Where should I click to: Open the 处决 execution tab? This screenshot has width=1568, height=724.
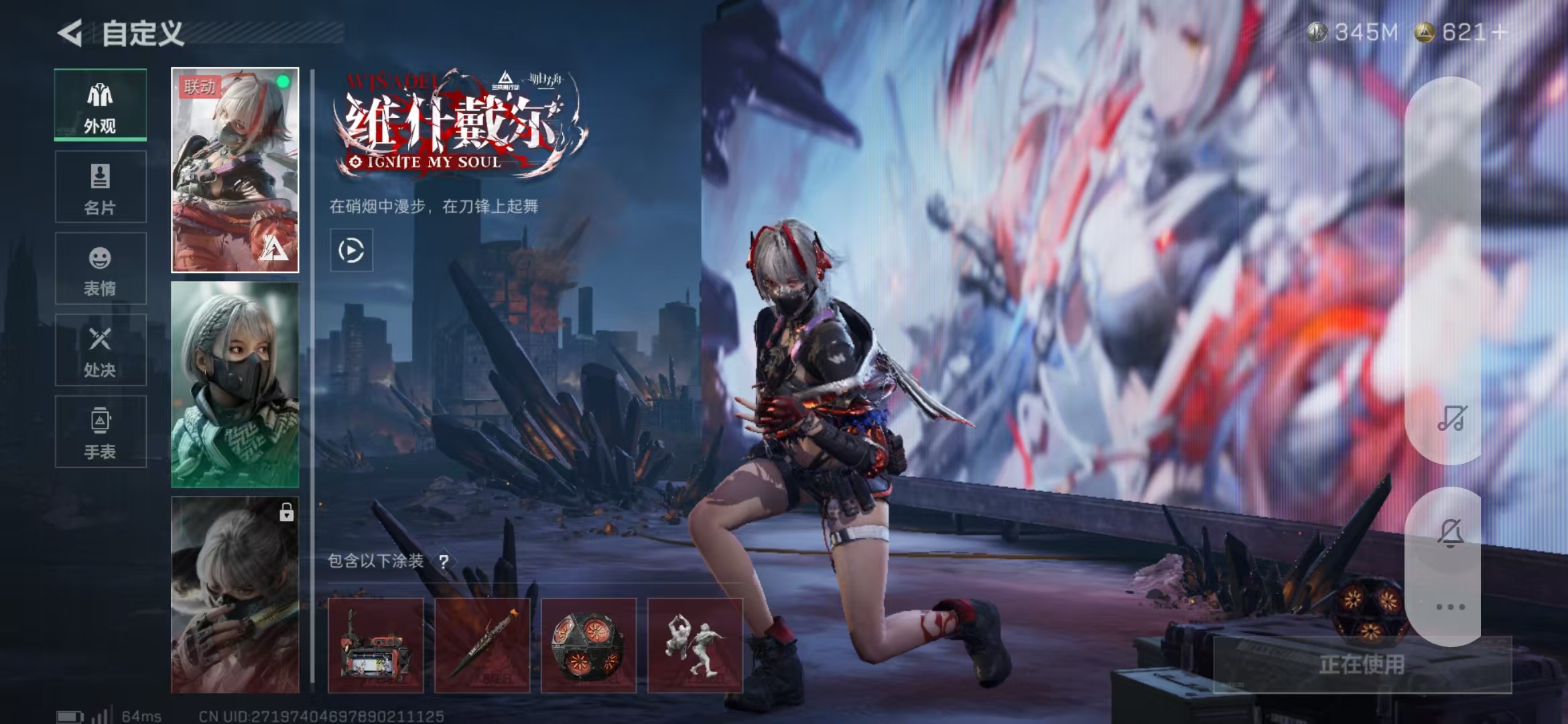click(101, 350)
